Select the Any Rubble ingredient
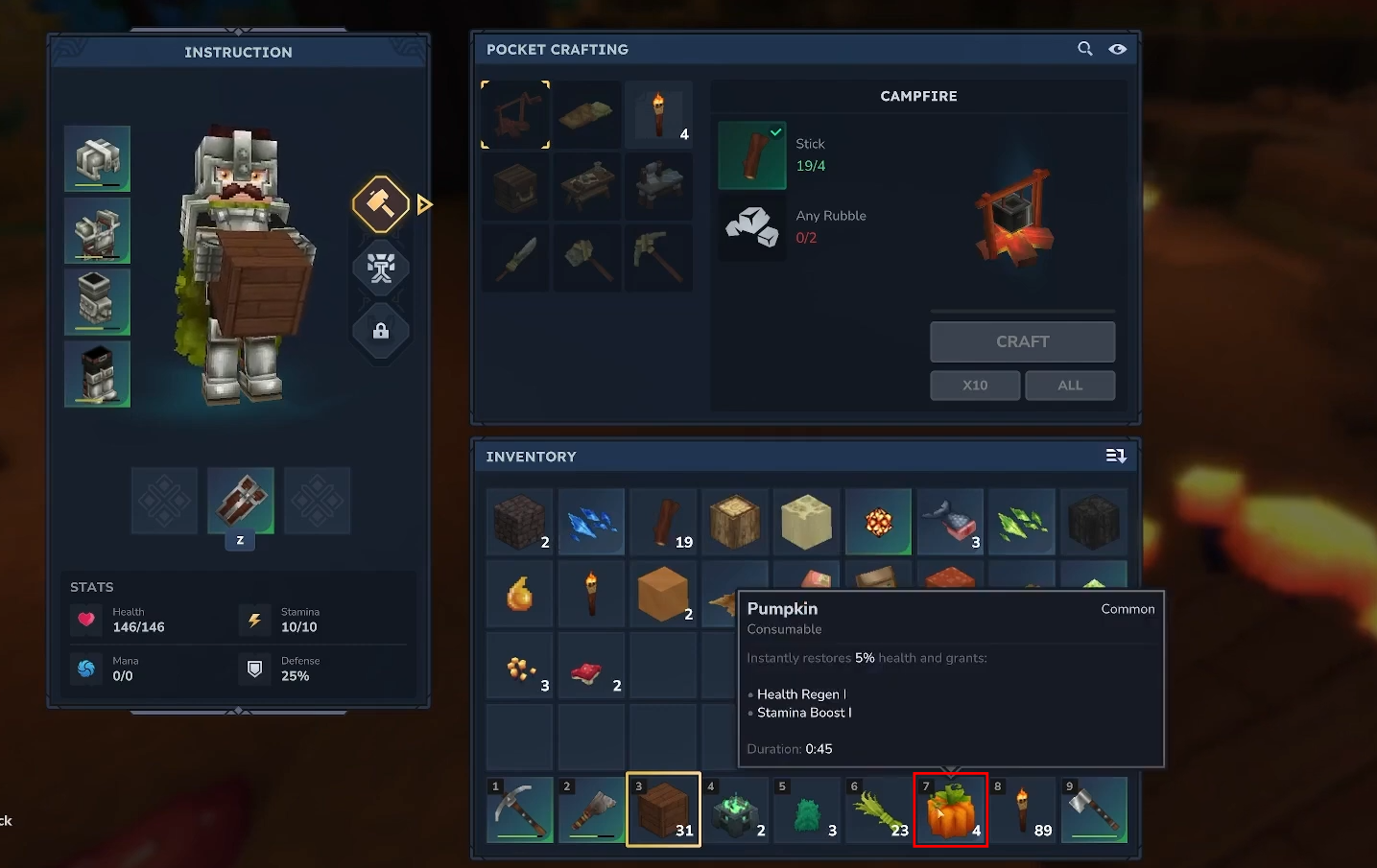Image resolution: width=1377 pixels, height=868 pixels. coord(752,227)
